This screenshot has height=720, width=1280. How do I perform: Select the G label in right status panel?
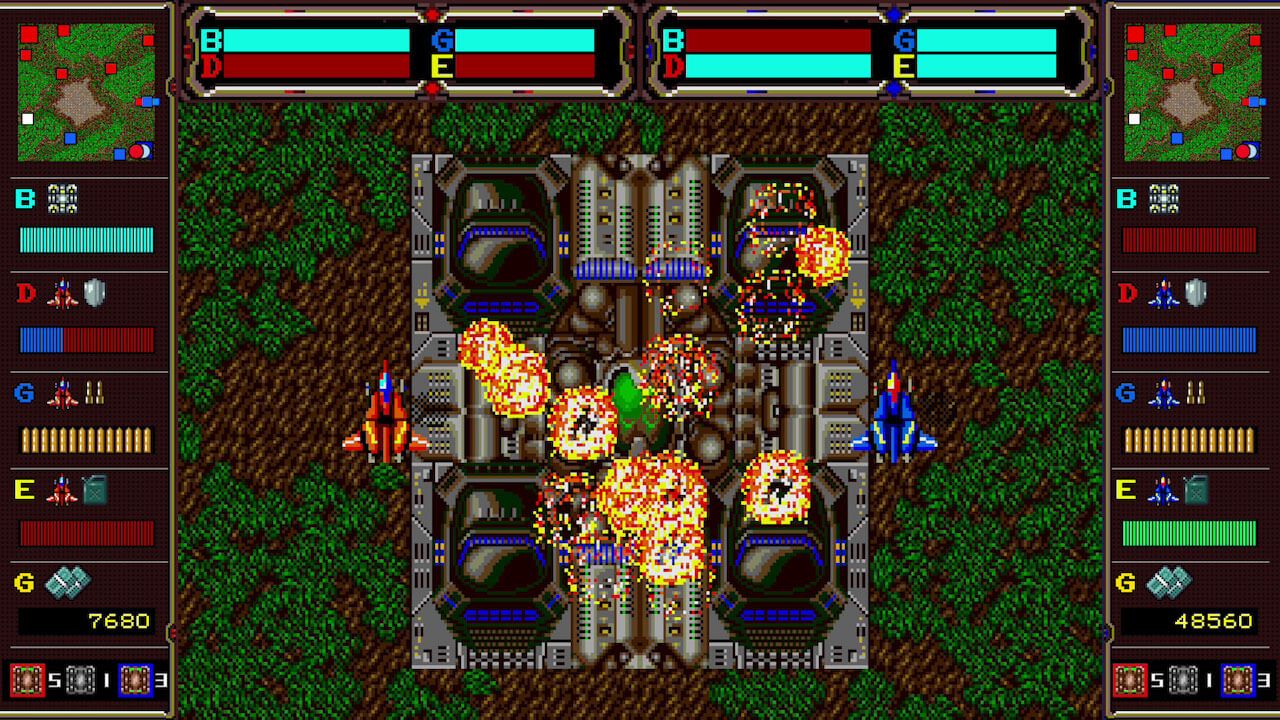[903, 41]
